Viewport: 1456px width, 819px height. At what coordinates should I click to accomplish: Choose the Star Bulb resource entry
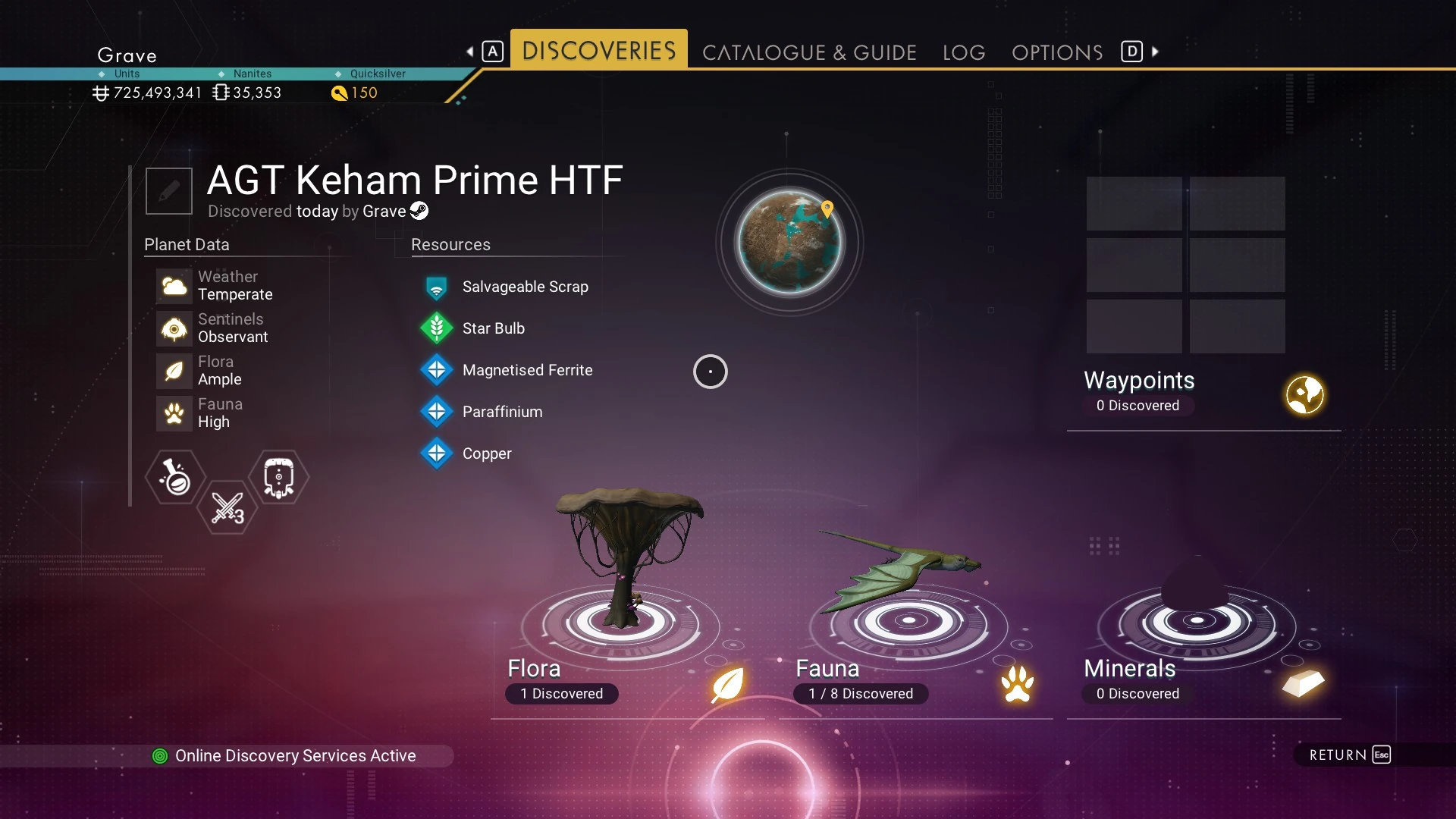pos(493,328)
